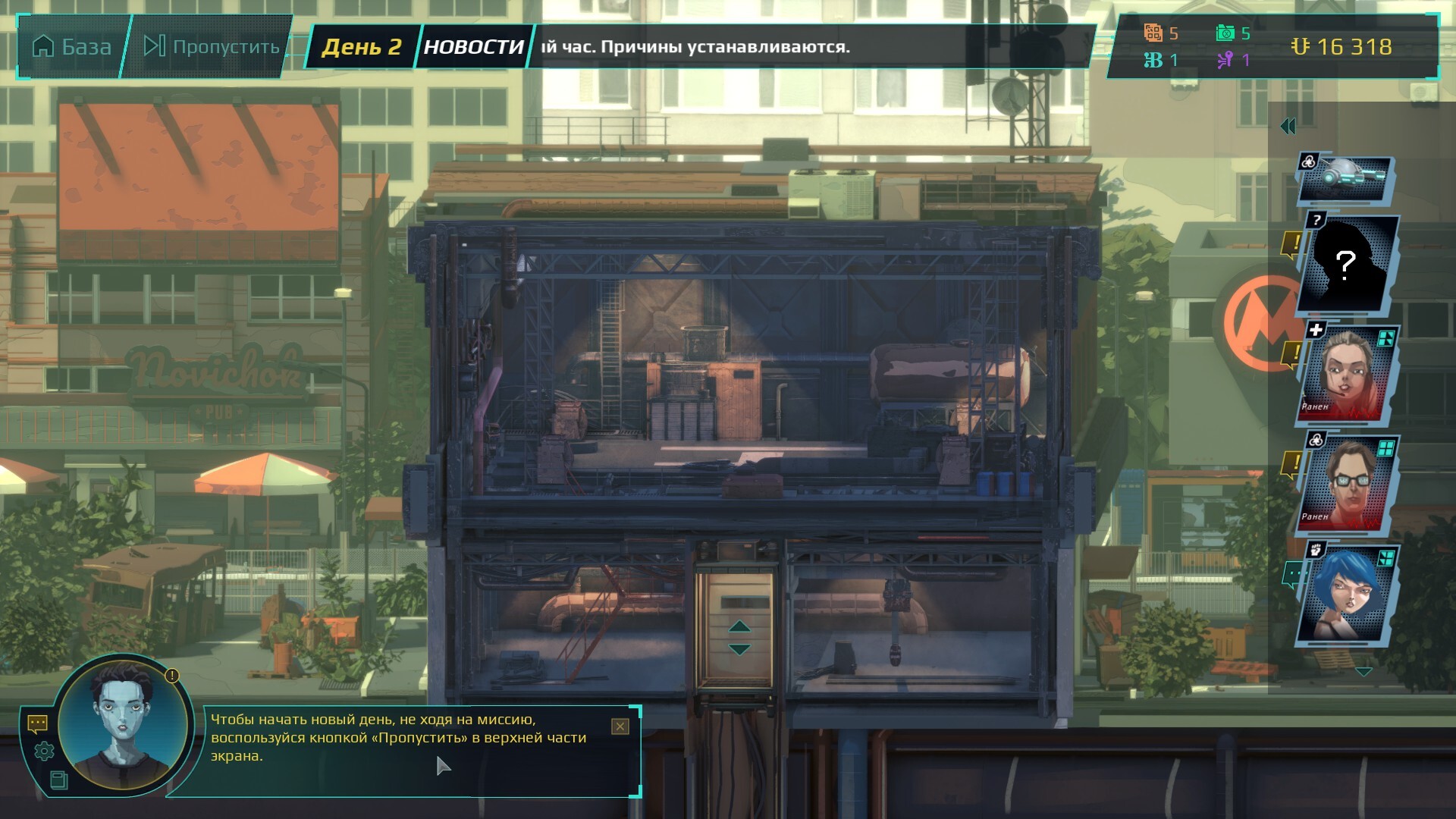The height and width of the screenshot is (819, 1456).
Task: Open blue-haired character's speech bubble alert
Action: point(1292,575)
